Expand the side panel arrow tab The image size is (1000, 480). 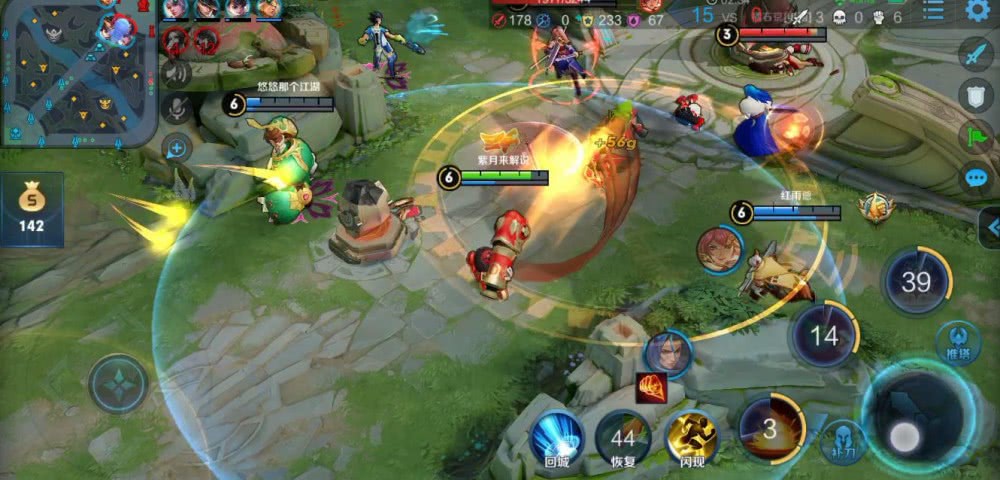pos(991,228)
